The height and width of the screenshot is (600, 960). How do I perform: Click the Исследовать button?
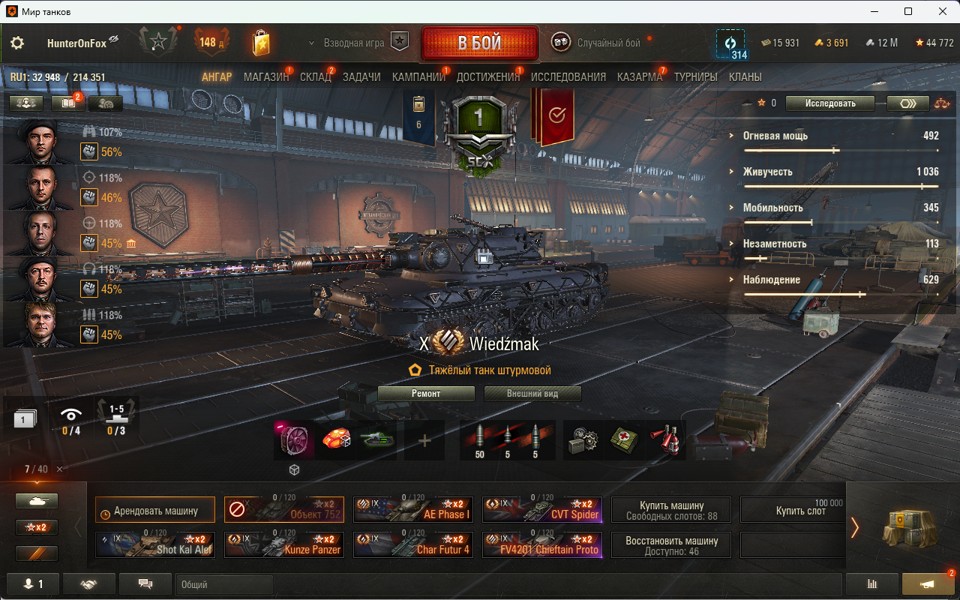[829, 103]
